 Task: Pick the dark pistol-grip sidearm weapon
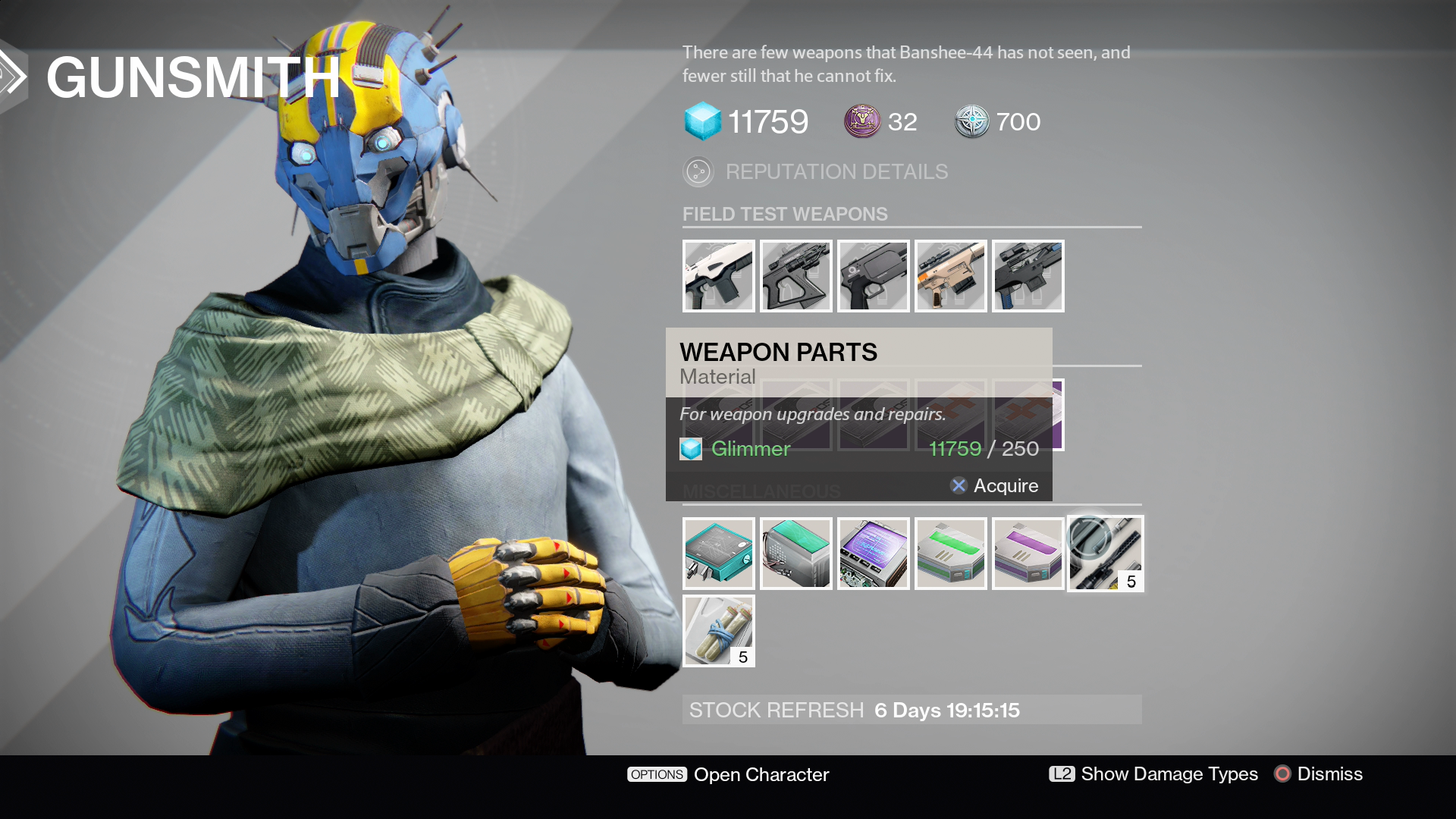pyautogui.click(x=873, y=276)
